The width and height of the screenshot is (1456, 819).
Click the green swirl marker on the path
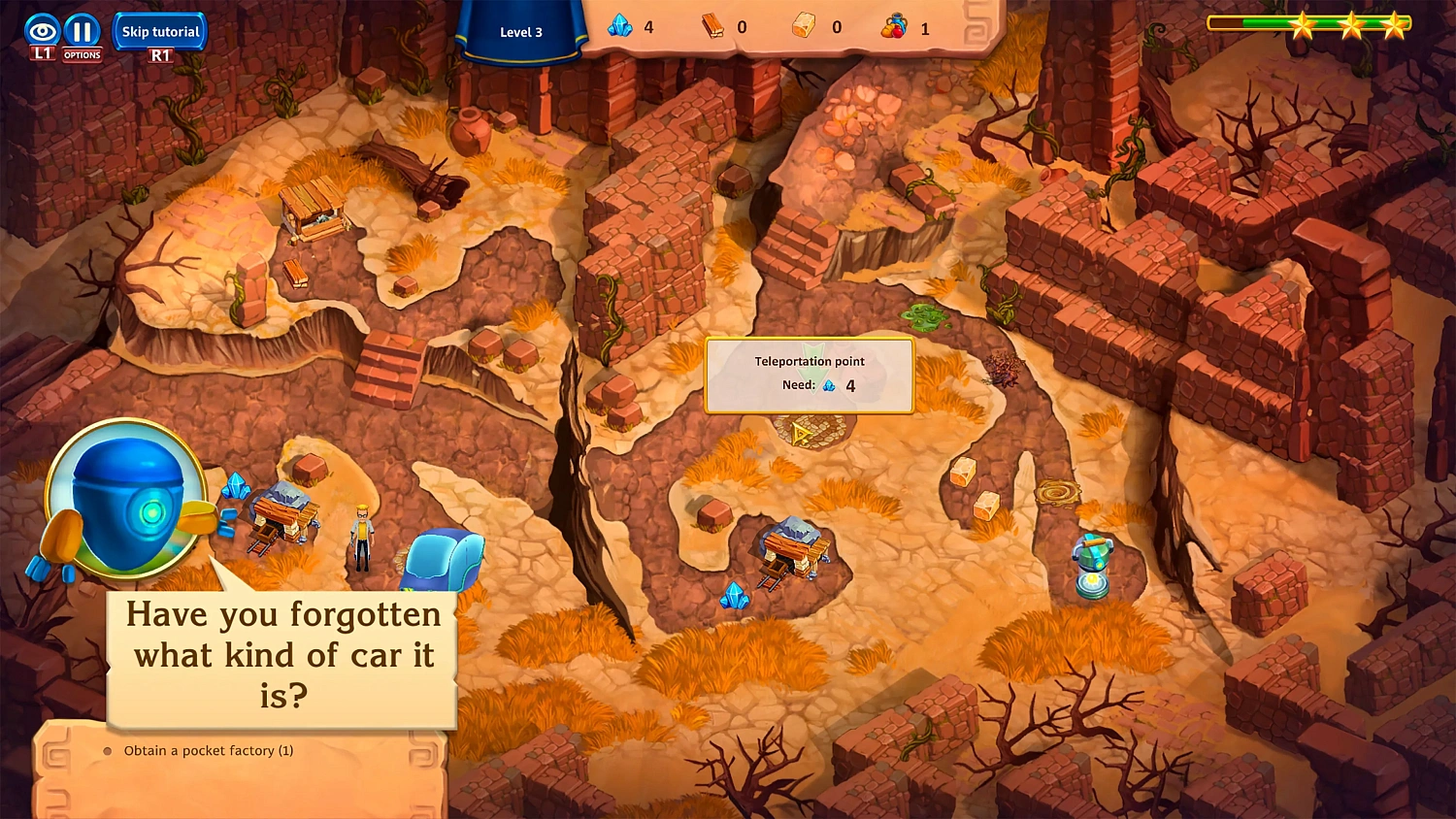pyautogui.click(x=920, y=316)
